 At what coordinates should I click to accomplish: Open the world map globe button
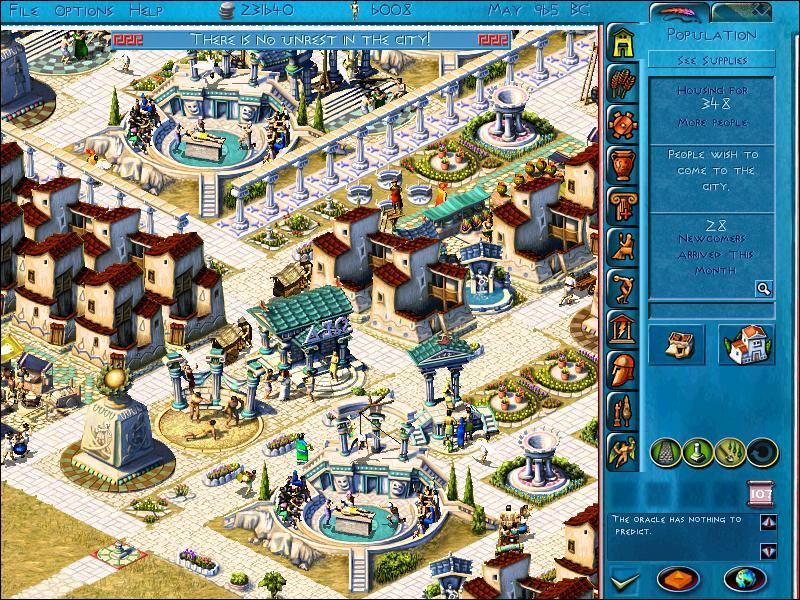(744, 578)
